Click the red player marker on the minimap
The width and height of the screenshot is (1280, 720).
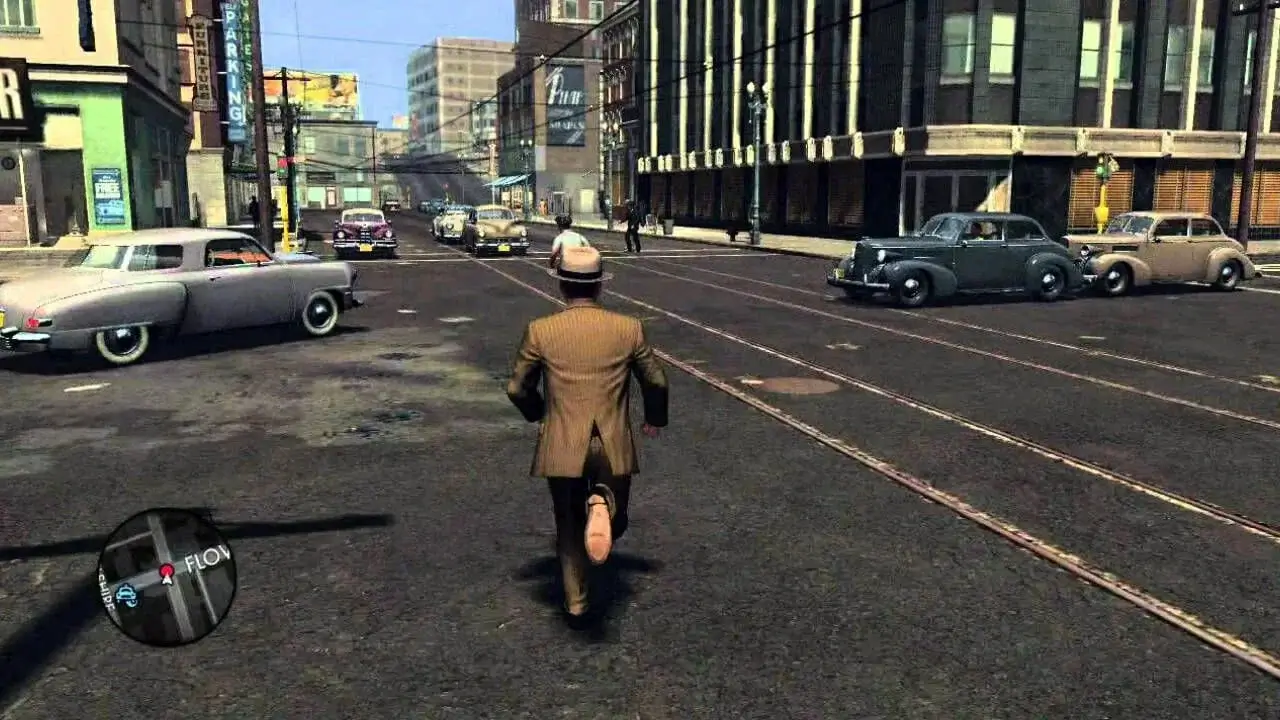click(168, 572)
